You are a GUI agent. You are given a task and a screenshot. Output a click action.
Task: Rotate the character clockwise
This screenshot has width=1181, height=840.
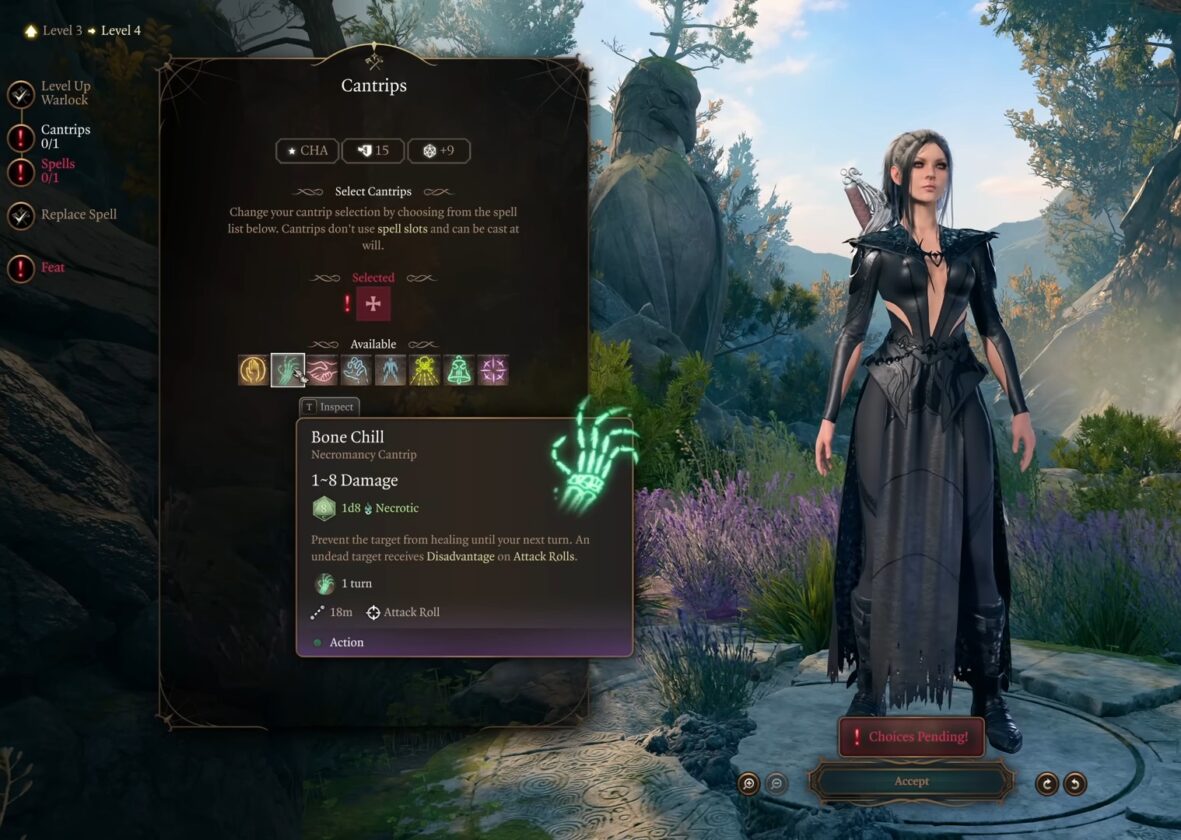1047,783
